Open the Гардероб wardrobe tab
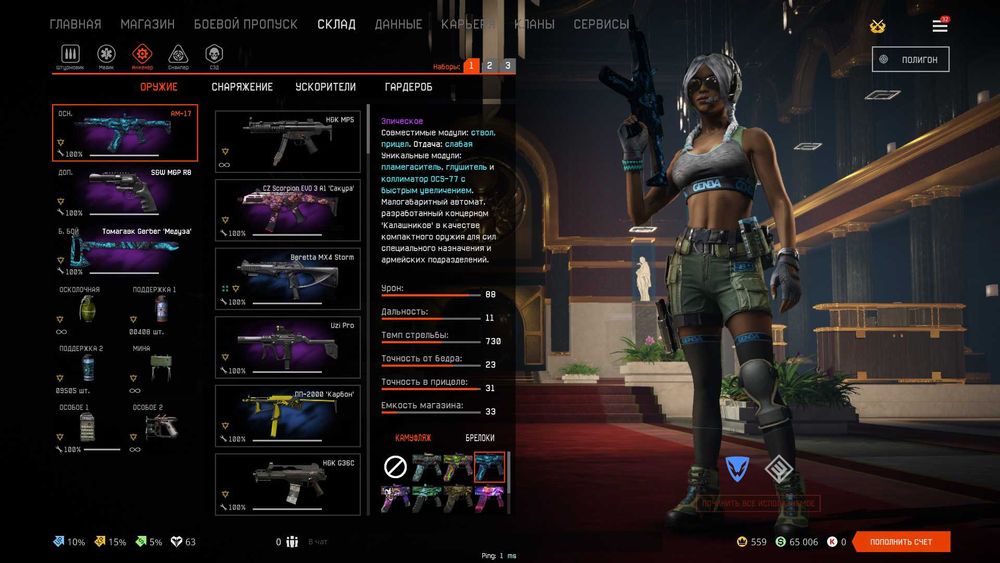 coord(408,87)
